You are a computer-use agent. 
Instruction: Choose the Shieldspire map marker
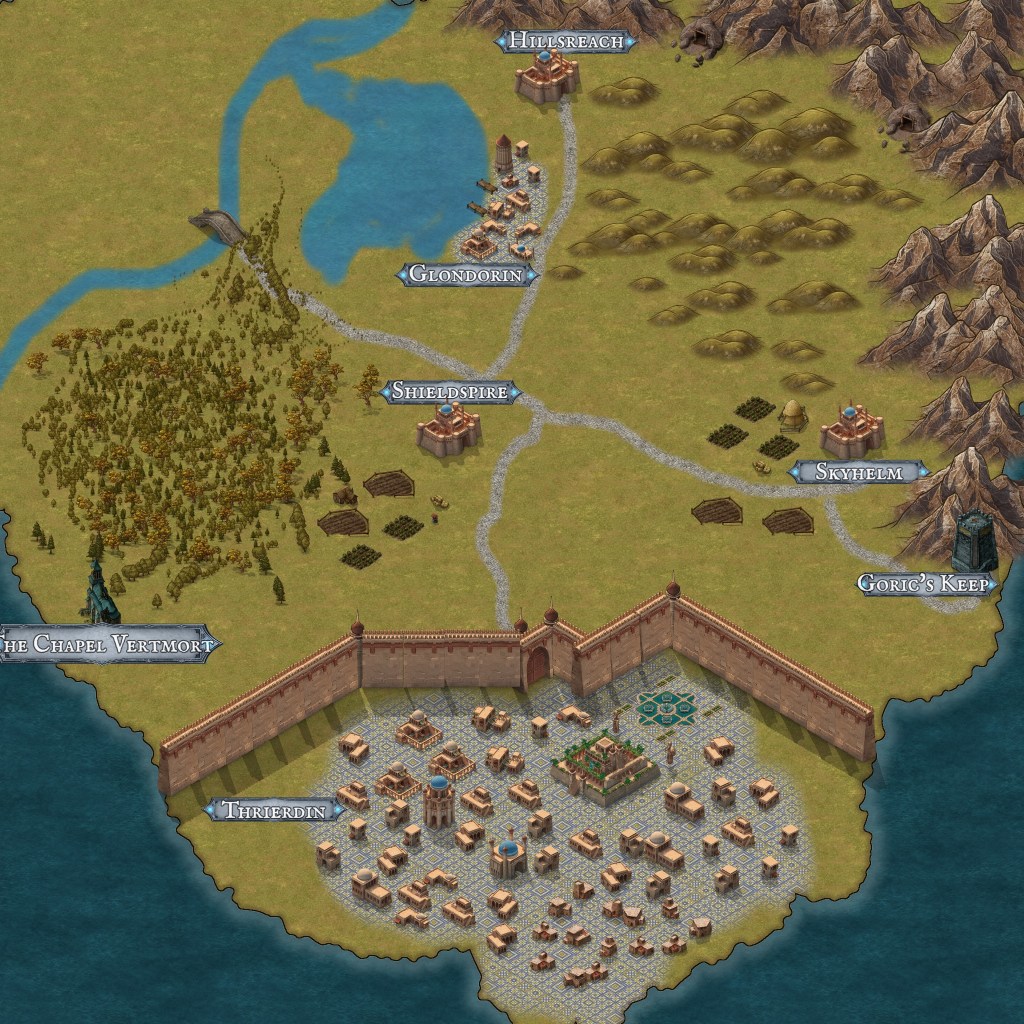point(451,392)
